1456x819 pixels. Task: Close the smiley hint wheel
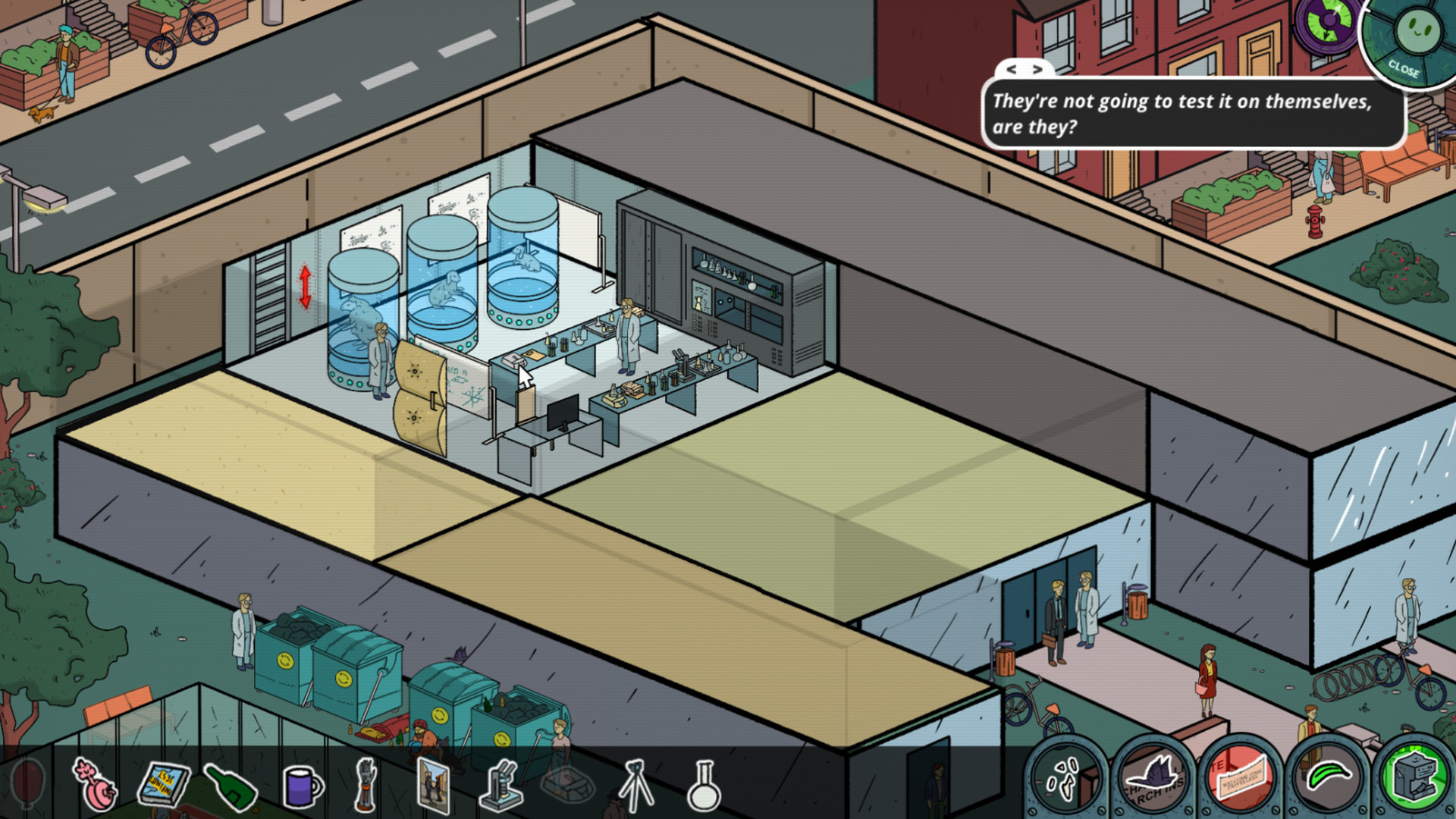pos(1403,69)
